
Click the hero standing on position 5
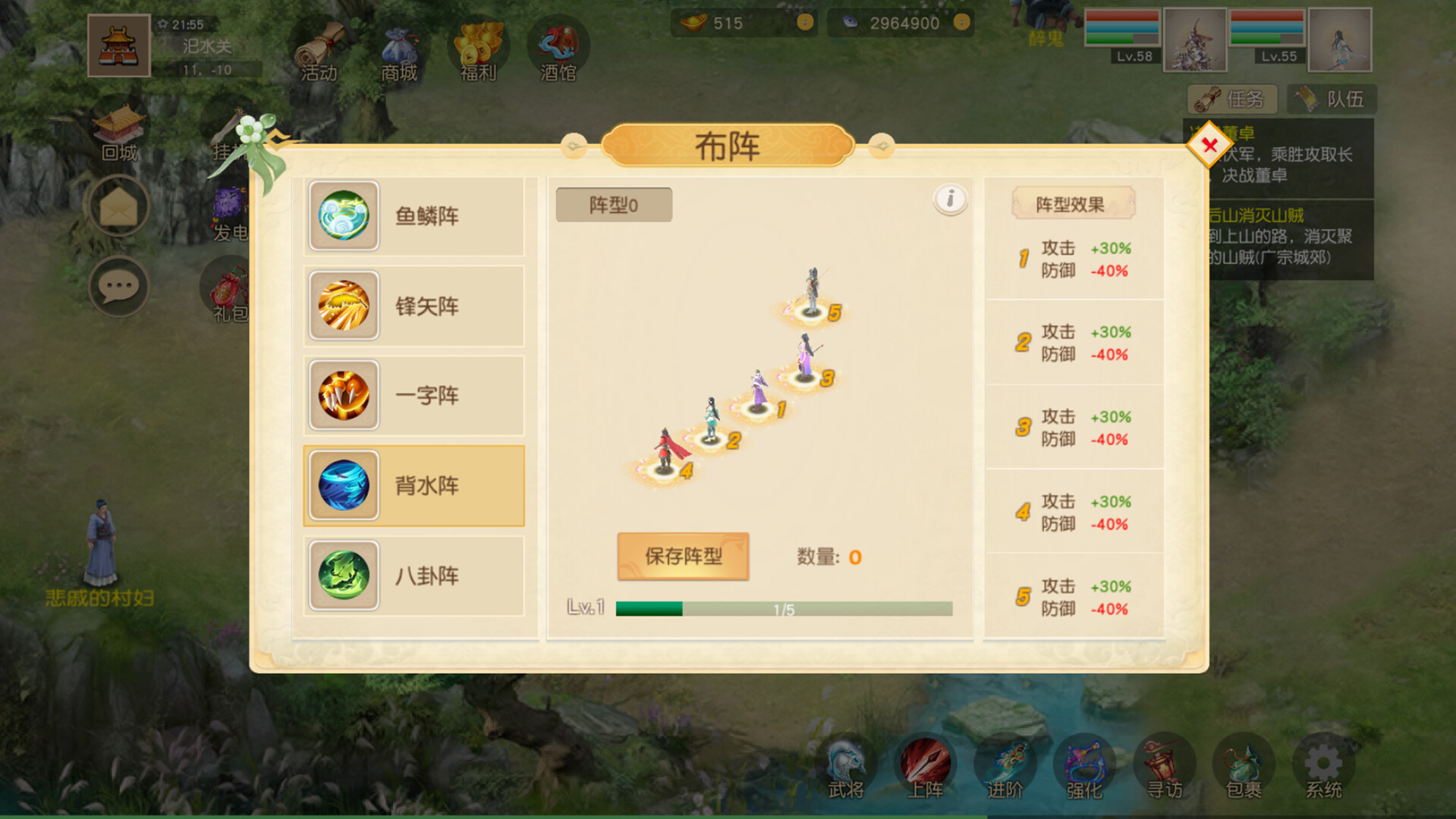[811, 288]
